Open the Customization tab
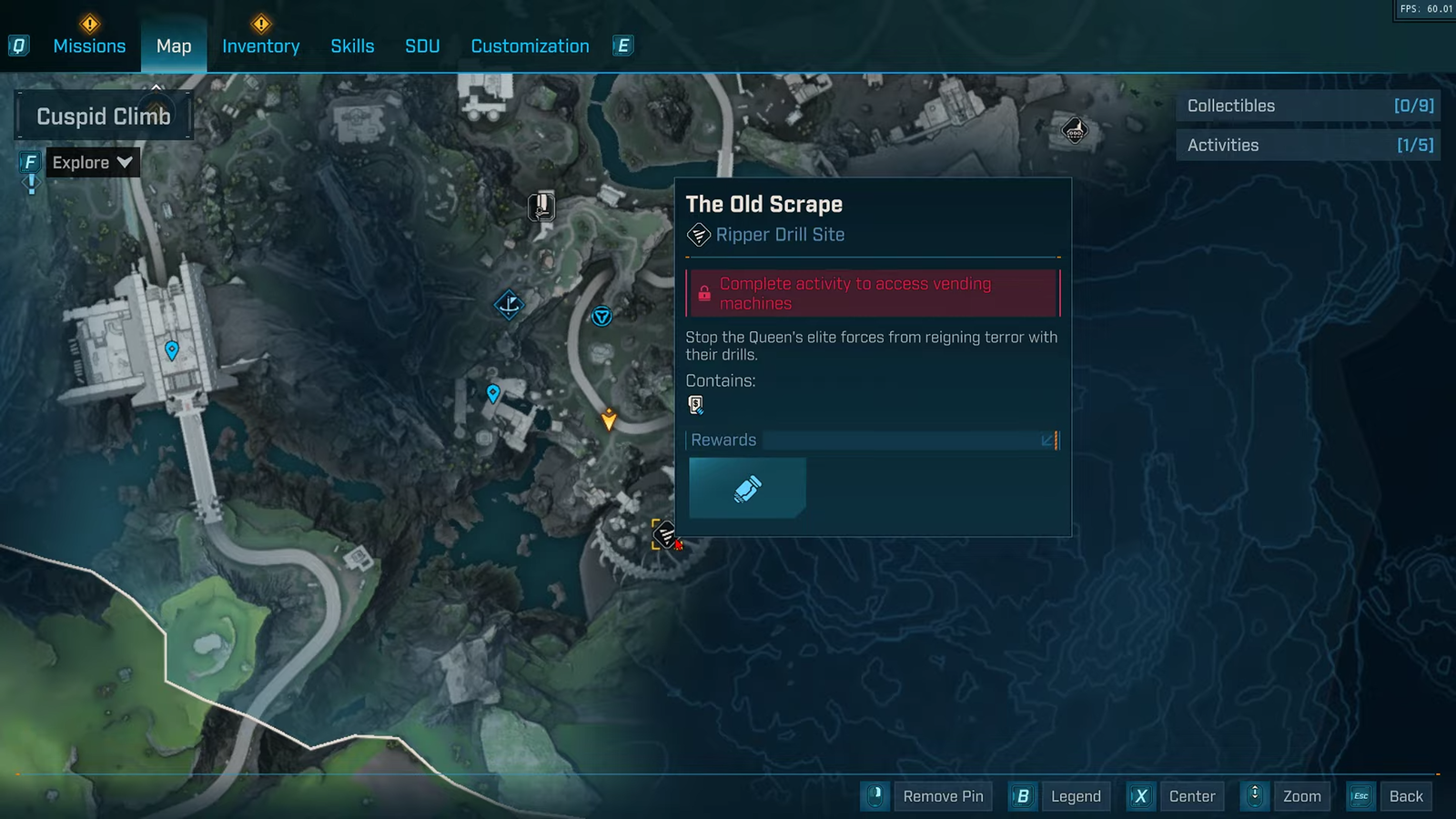The width and height of the screenshot is (1456, 819). click(530, 46)
